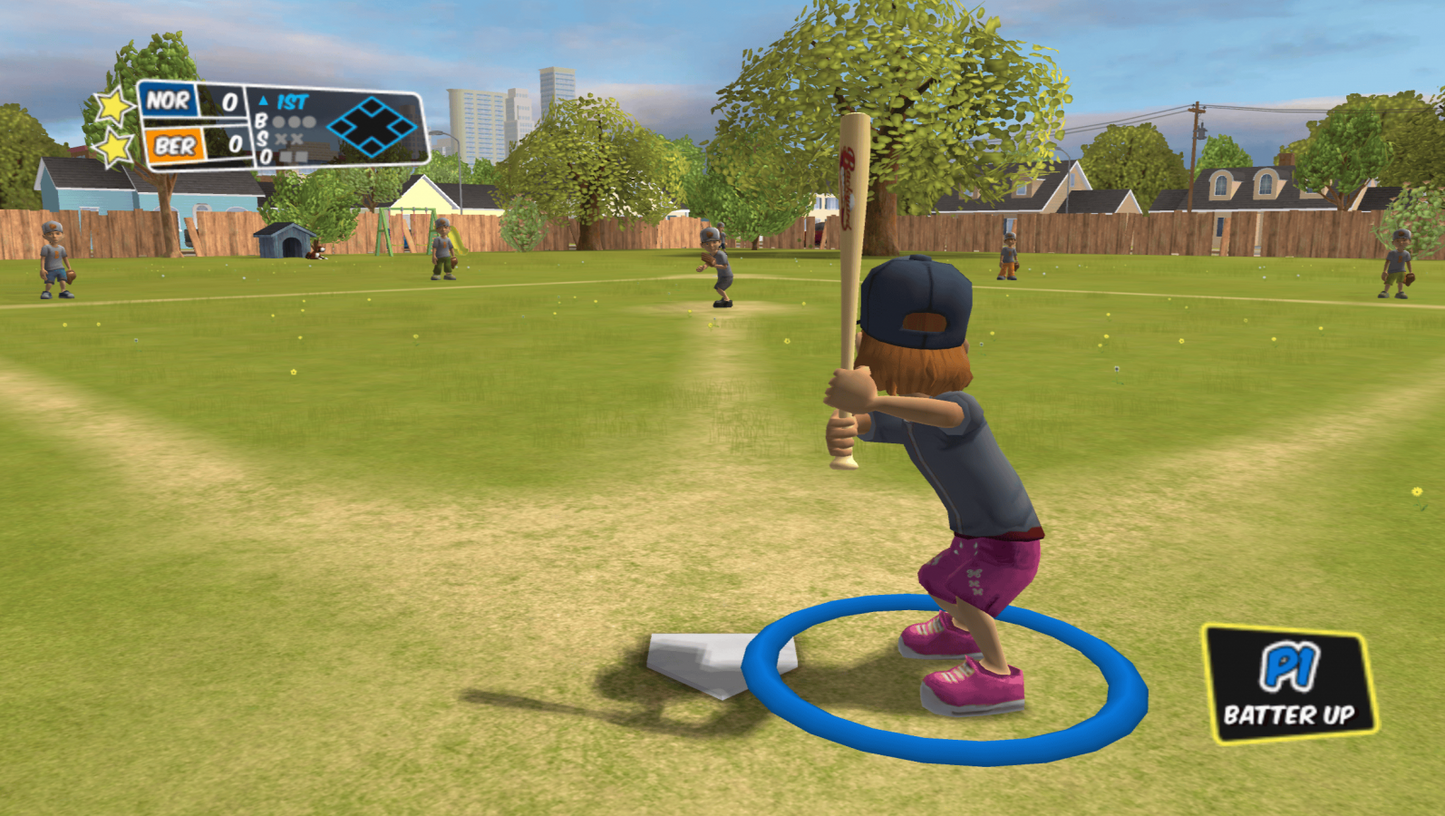Select the NOR team name label

pos(168,101)
